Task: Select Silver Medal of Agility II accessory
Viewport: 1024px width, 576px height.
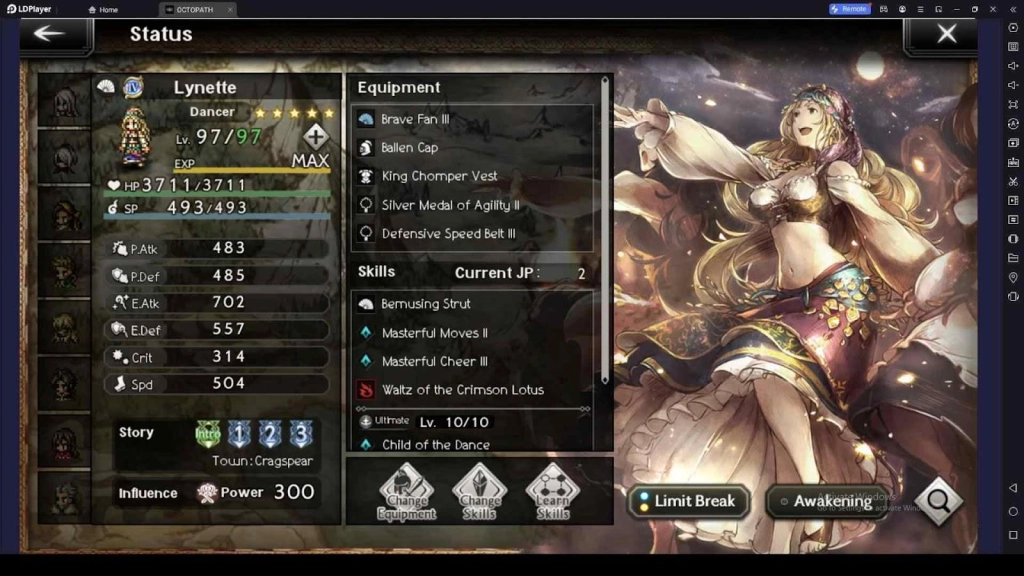Action: point(472,205)
